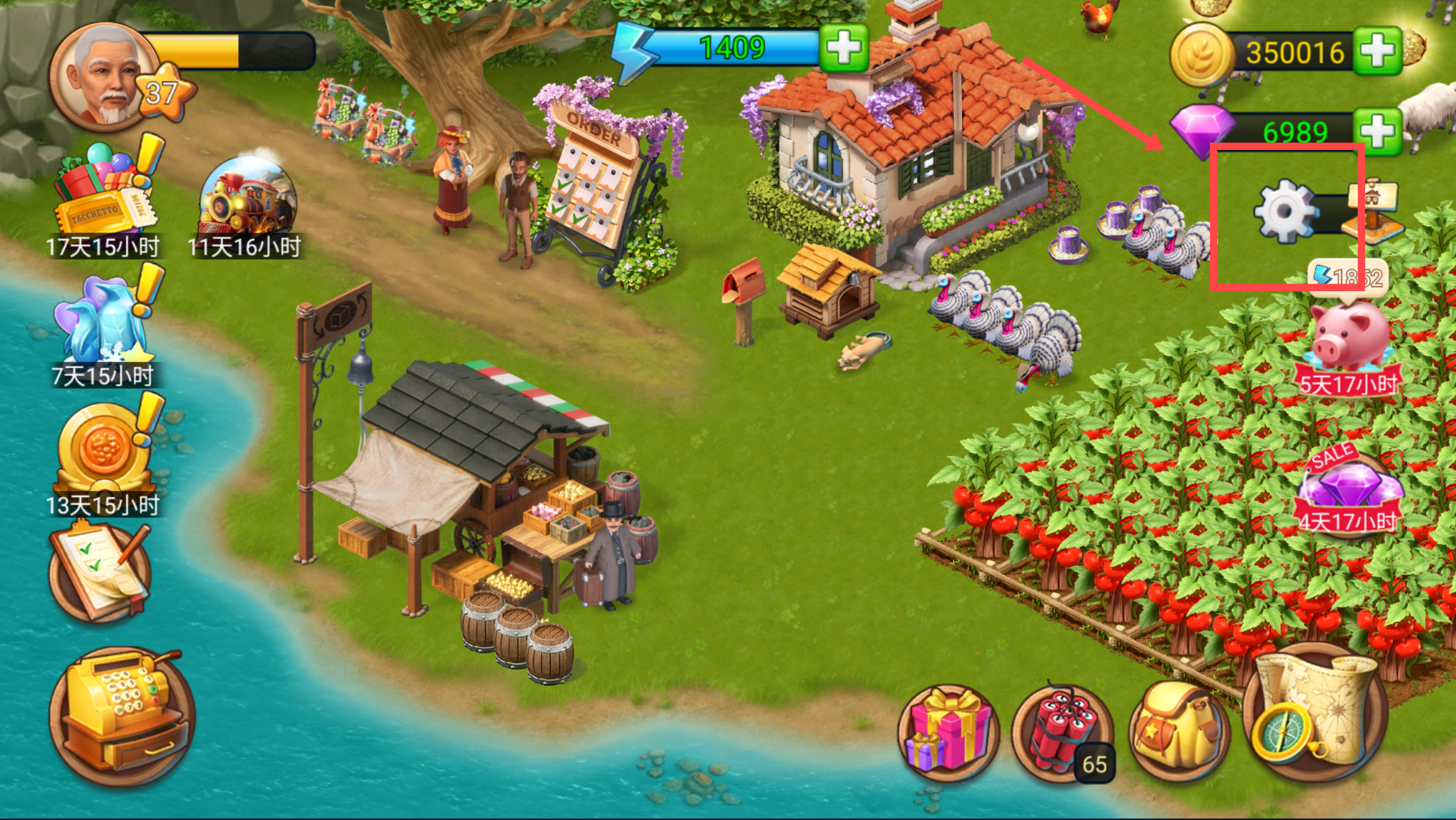Buy more gold coins with the plus button
Image resolution: width=1456 pixels, height=820 pixels.
(x=1377, y=51)
